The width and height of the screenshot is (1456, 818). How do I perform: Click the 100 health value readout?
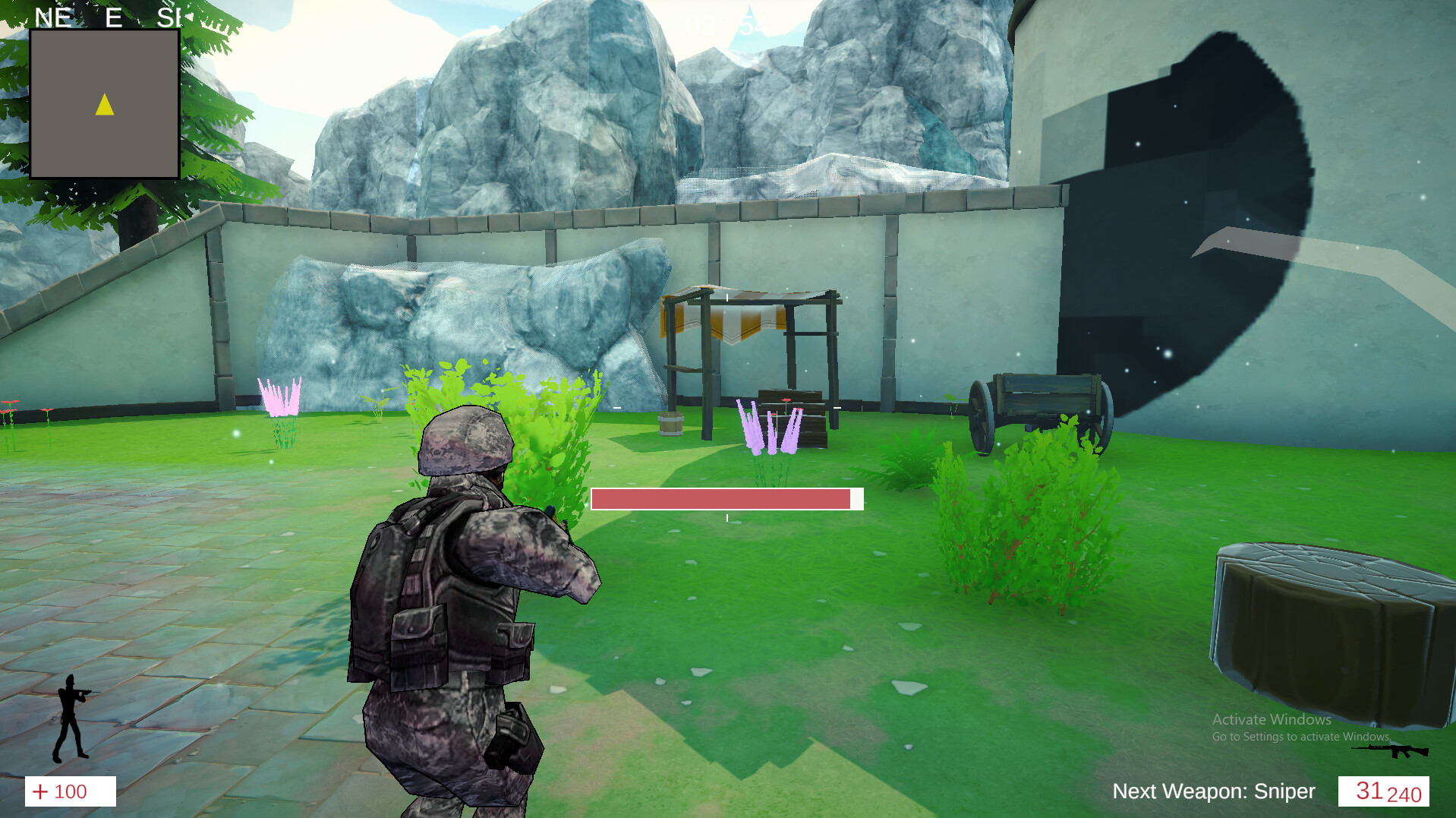coord(72,792)
